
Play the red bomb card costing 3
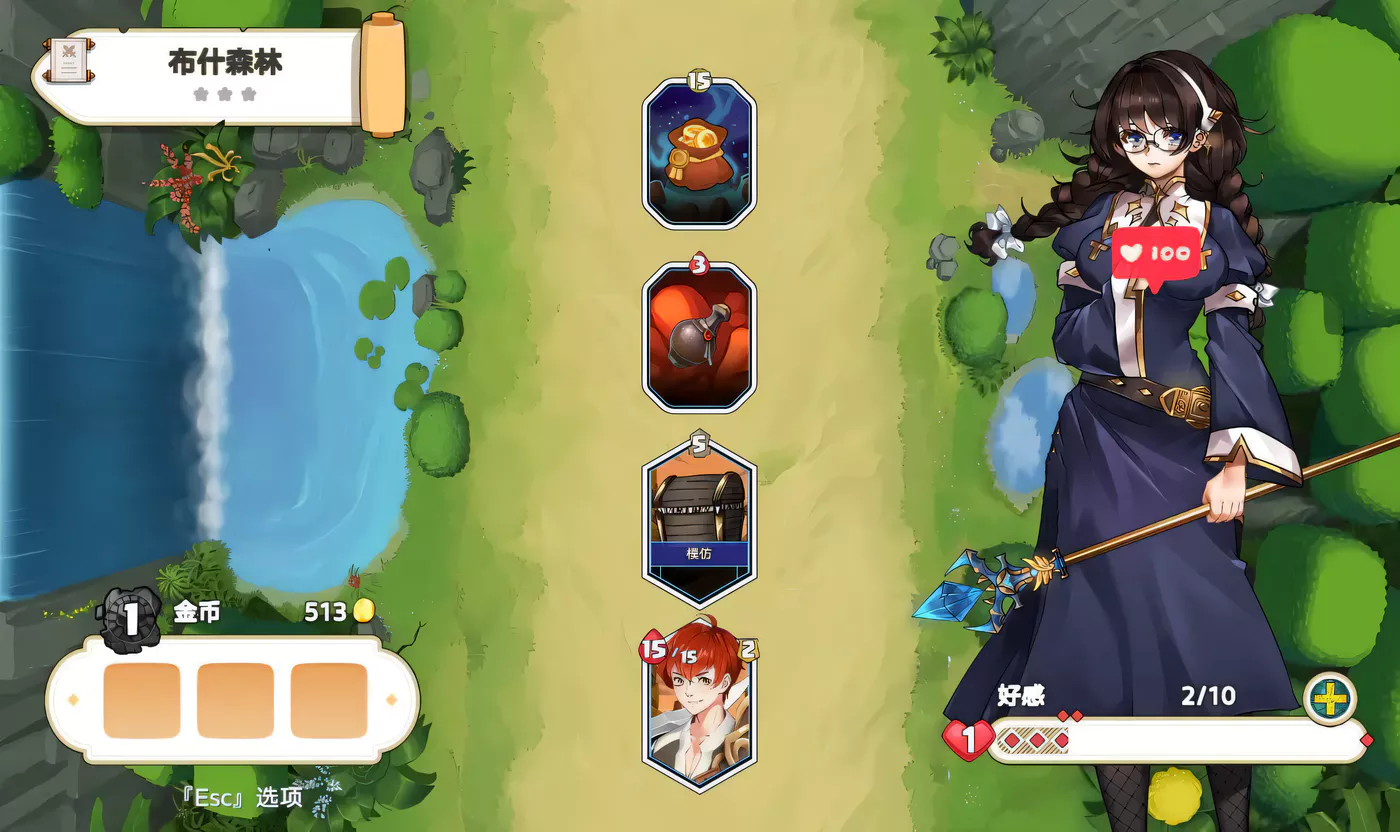[698, 340]
